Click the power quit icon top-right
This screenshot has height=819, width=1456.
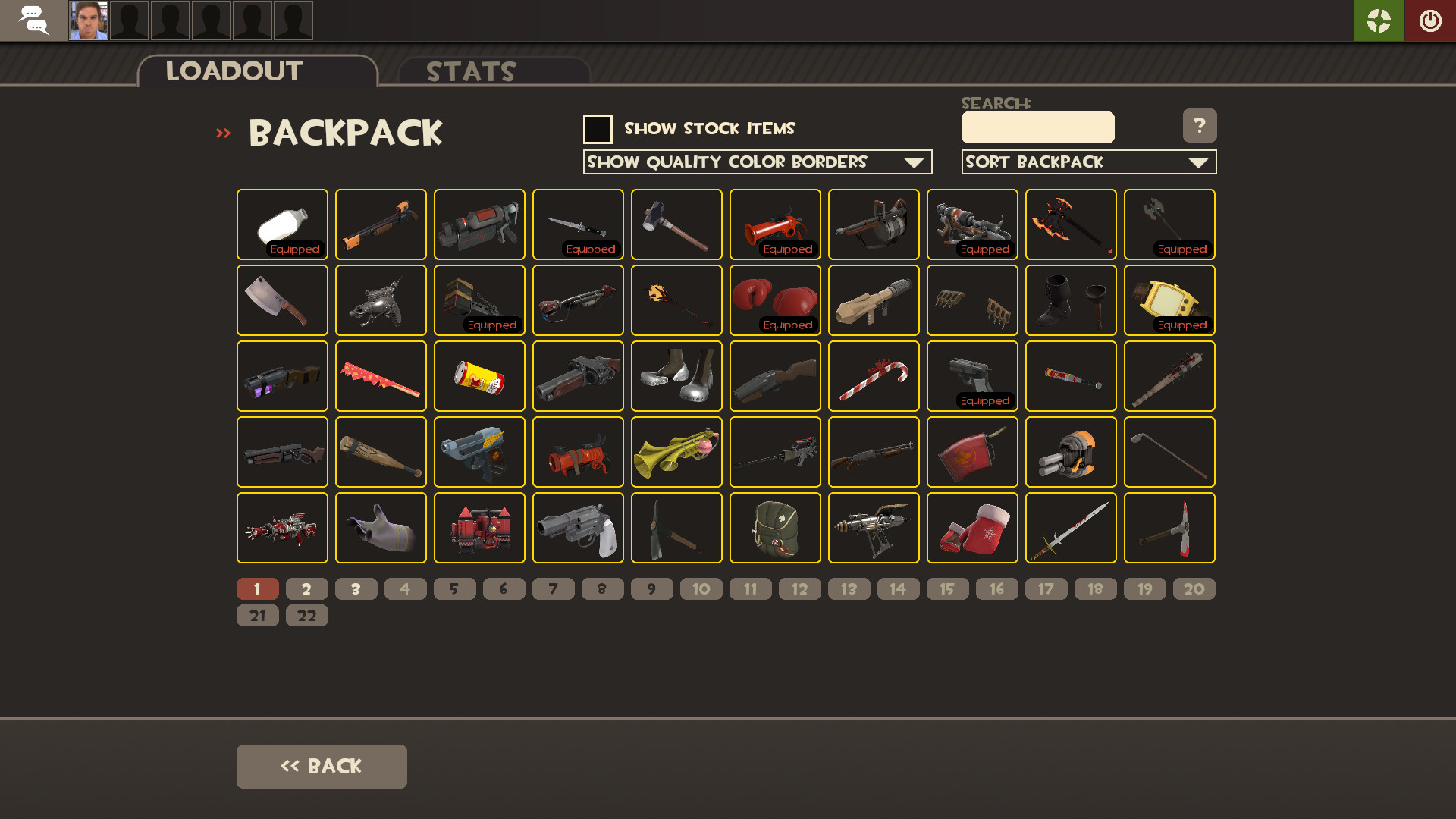pos(1430,20)
